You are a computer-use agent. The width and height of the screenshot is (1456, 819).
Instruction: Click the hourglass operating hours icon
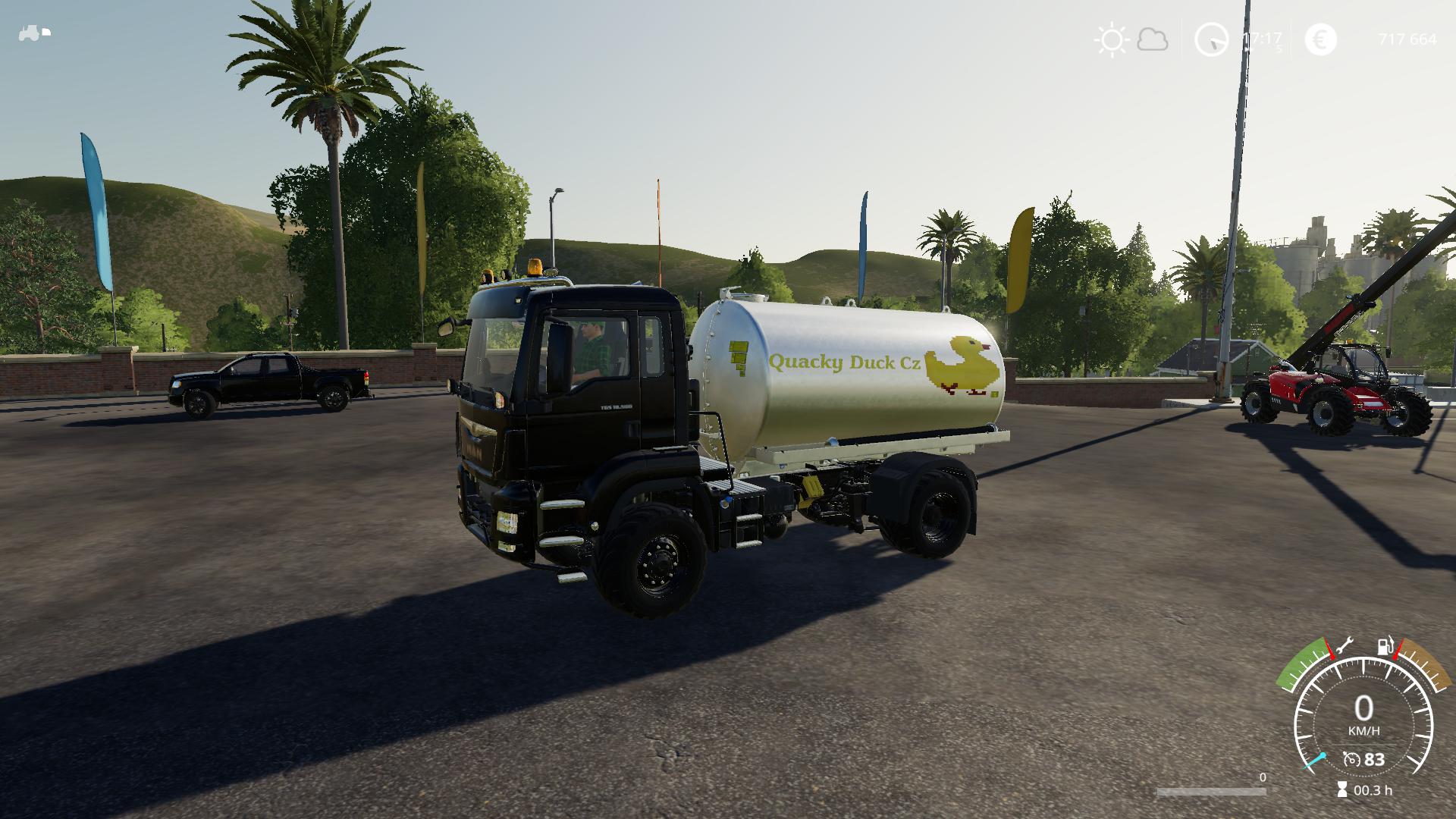point(1341,789)
